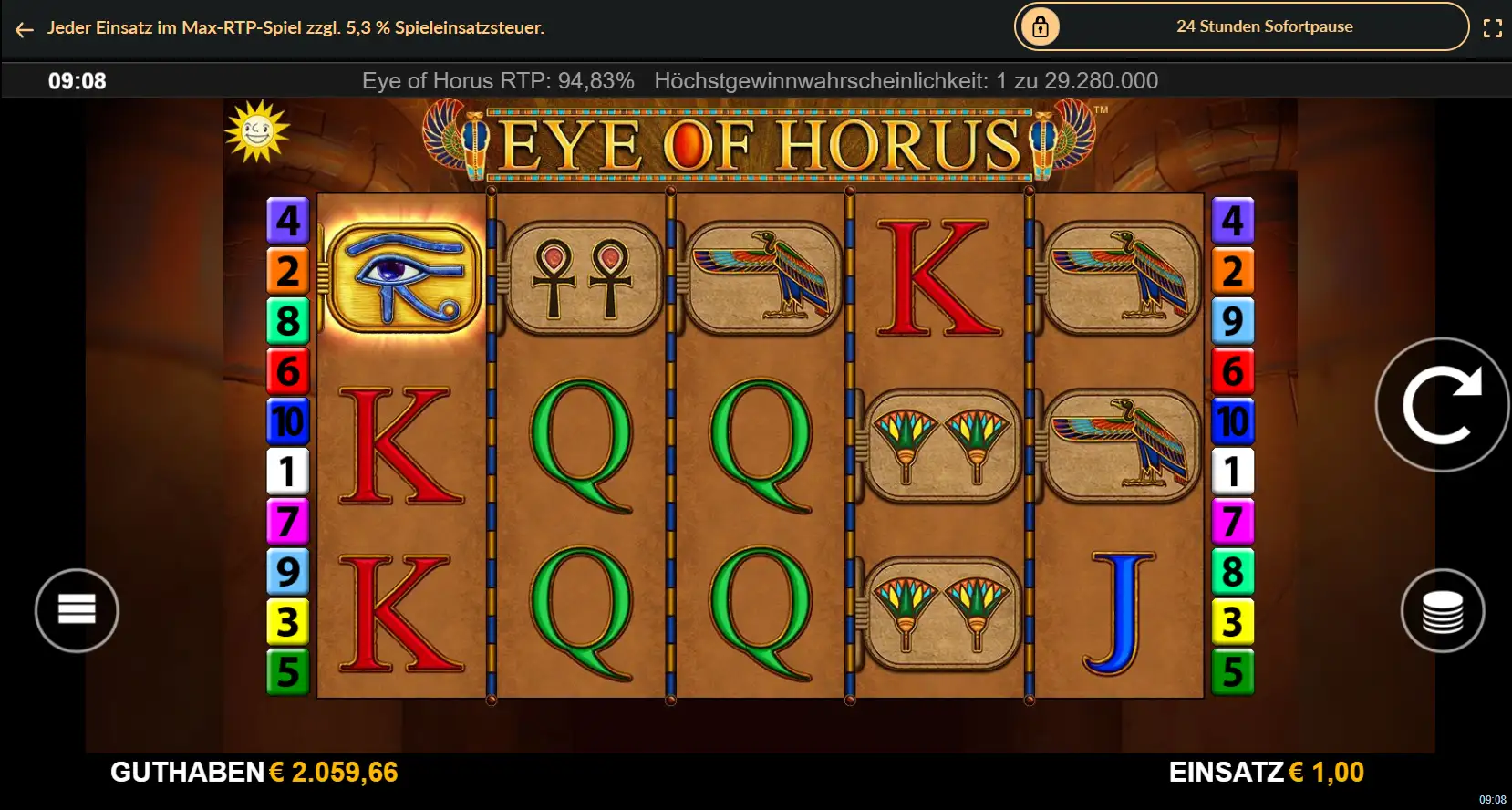Open the hamburger game menu
1512x810 pixels.
click(77, 610)
